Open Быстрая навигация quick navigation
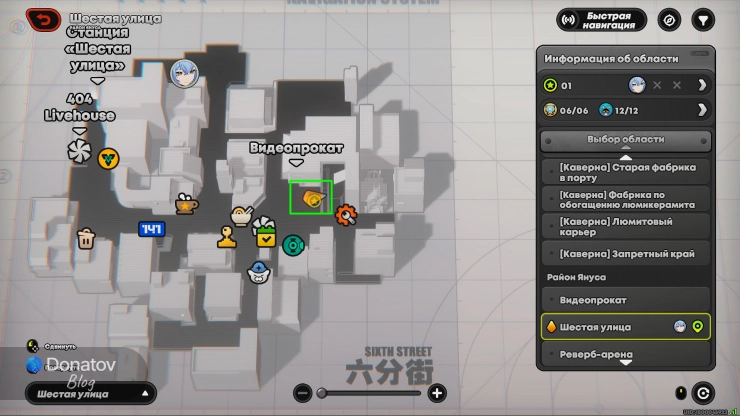The height and width of the screenshot is (416, 740). [602, 19]
